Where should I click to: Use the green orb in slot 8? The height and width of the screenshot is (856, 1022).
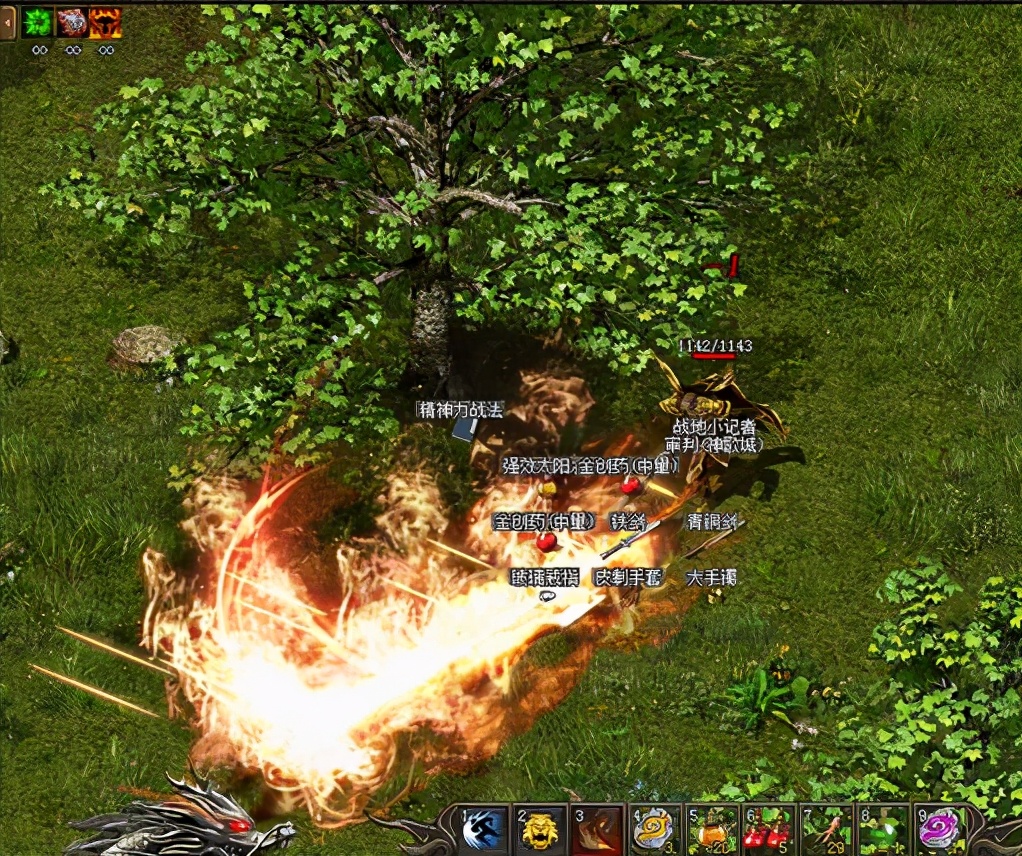(x=884, y=830)
